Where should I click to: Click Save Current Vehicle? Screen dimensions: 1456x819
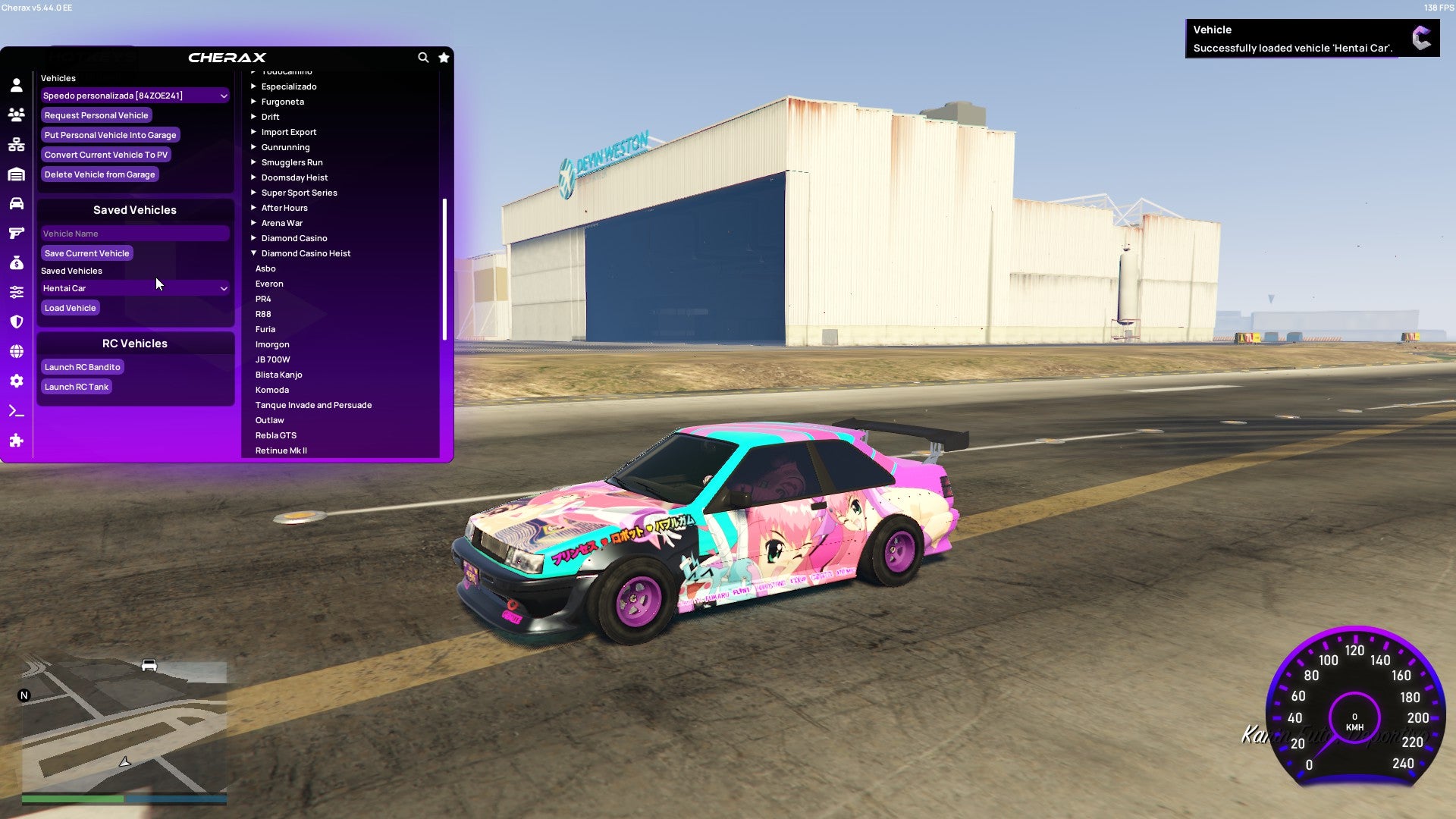pos(86,253)
